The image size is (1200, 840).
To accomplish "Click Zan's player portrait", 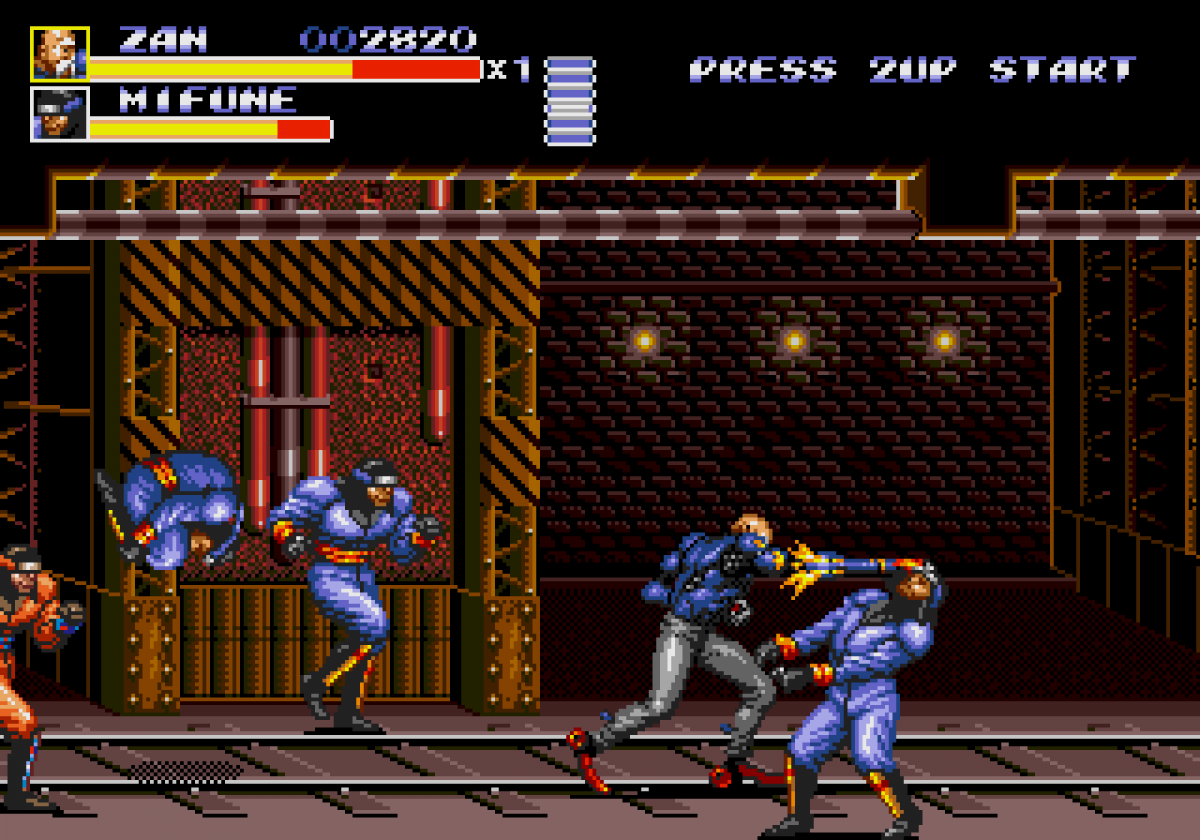I will pos(60,54).
